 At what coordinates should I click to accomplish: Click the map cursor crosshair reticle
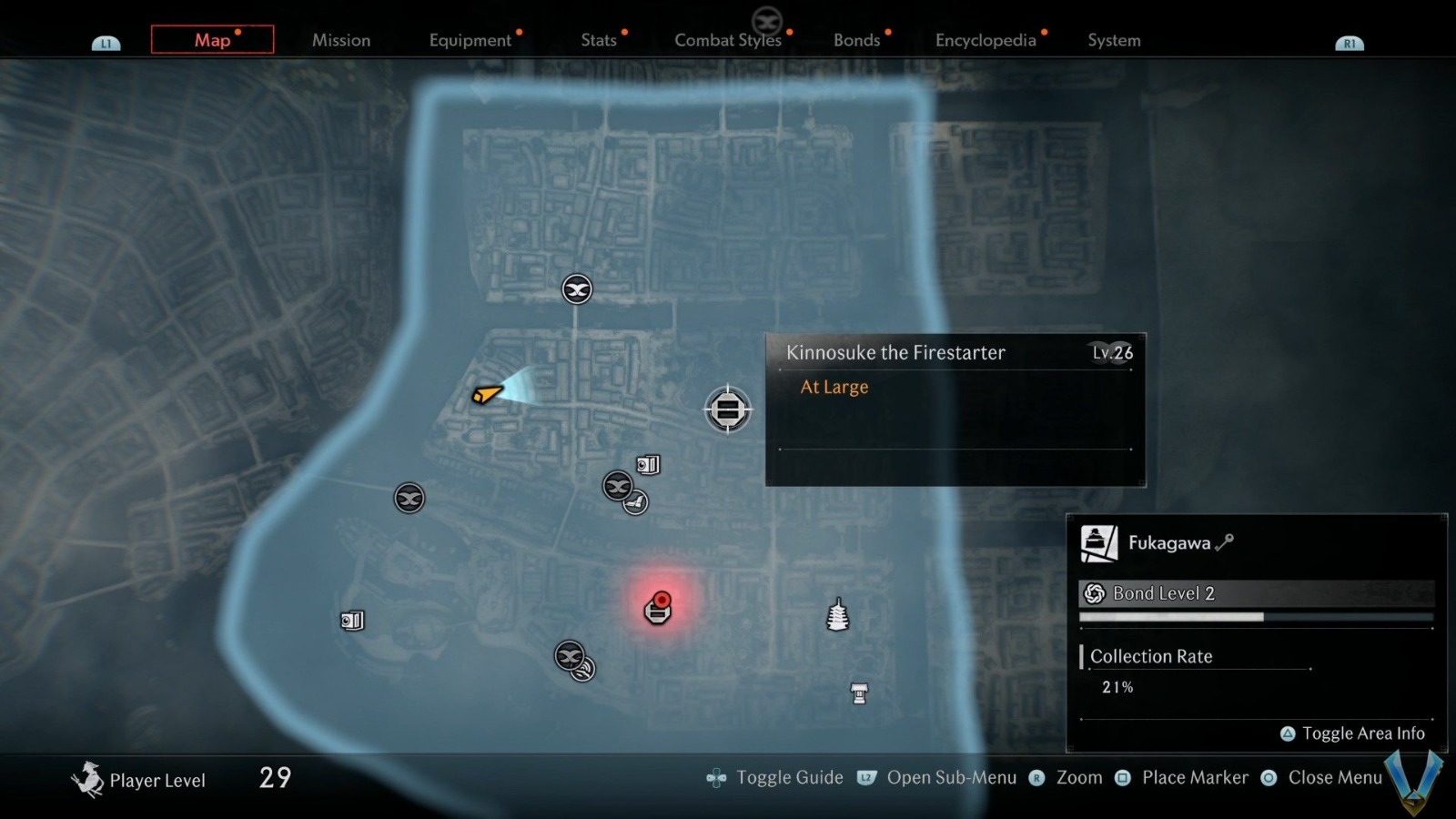(727, 409)
